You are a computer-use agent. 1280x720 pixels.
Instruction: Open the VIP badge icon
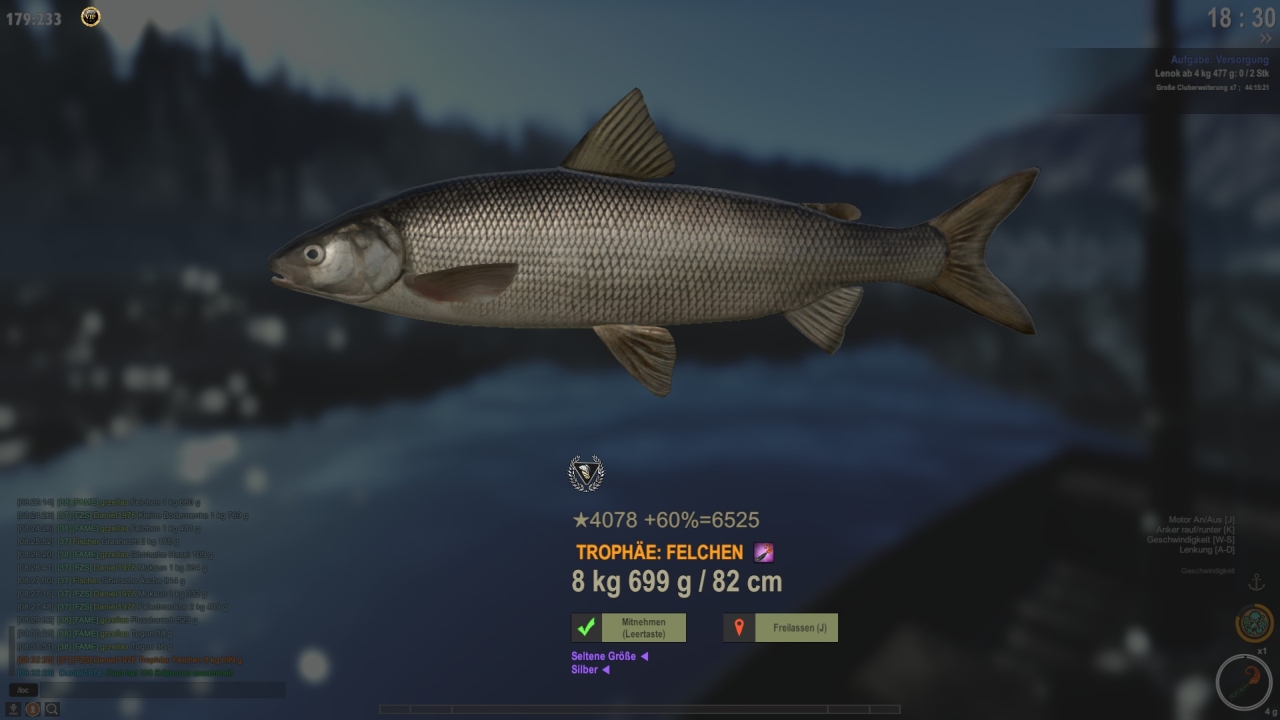click(x=91, y=17)
